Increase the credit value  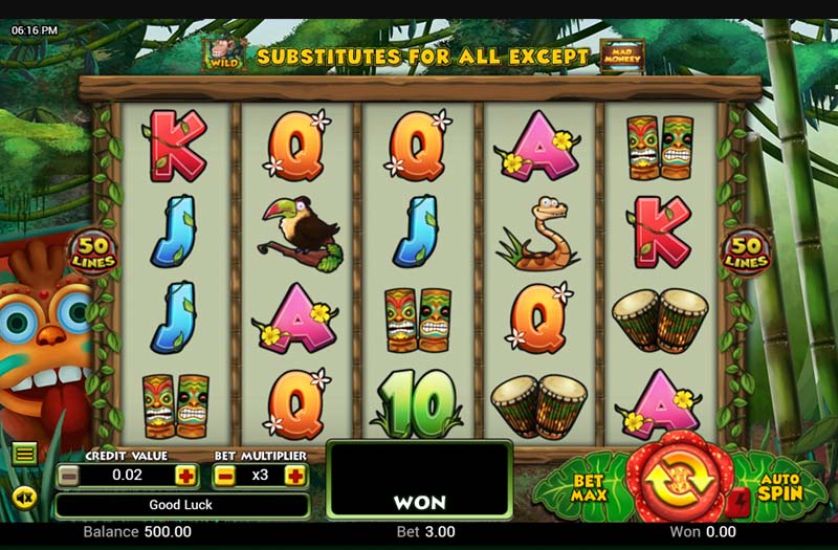point(186,475)
